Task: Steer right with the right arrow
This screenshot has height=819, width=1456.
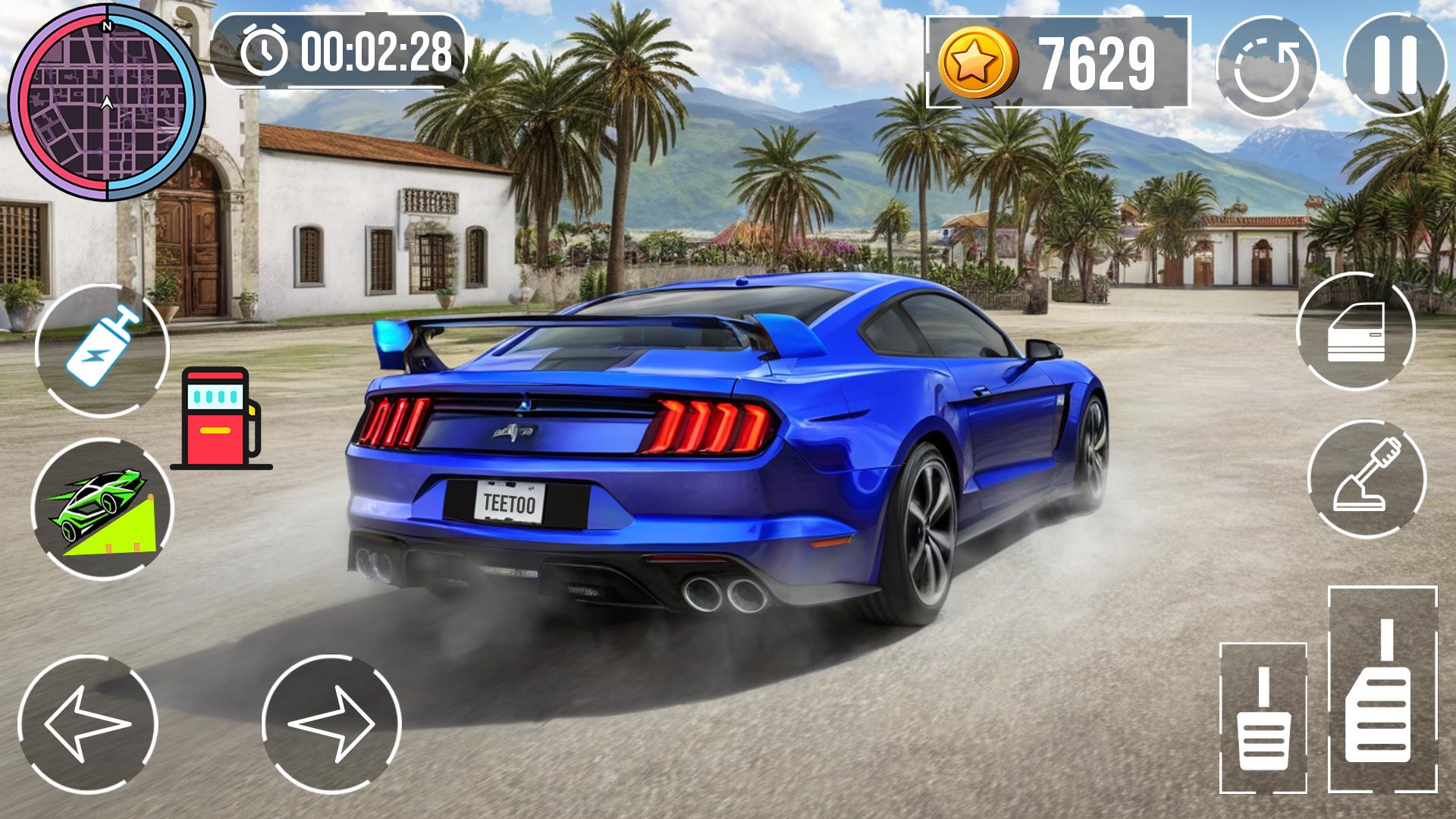Action: (x=331, y=724)
